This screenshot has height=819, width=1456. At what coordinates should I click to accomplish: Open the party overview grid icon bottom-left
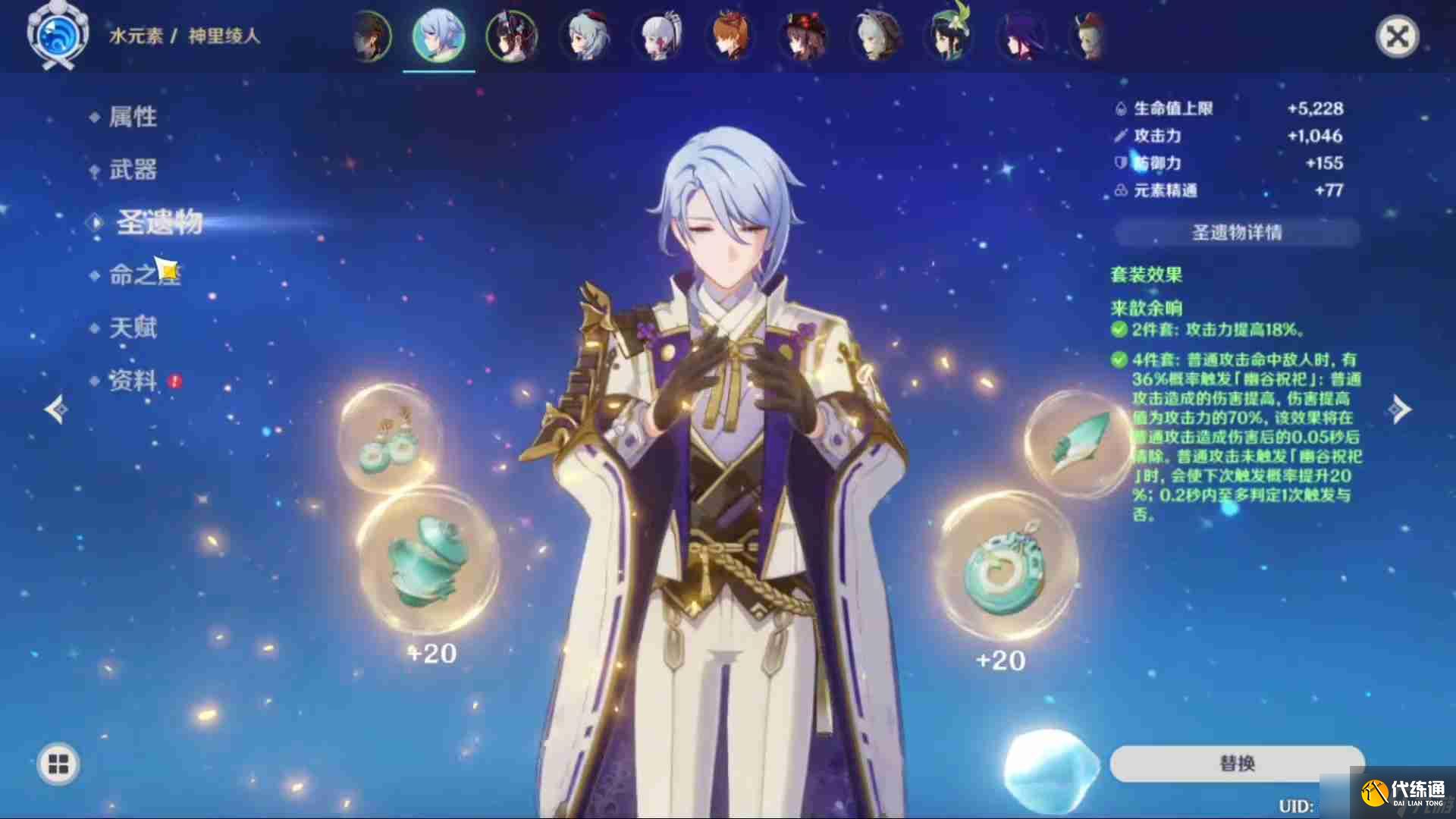point(57,764)
